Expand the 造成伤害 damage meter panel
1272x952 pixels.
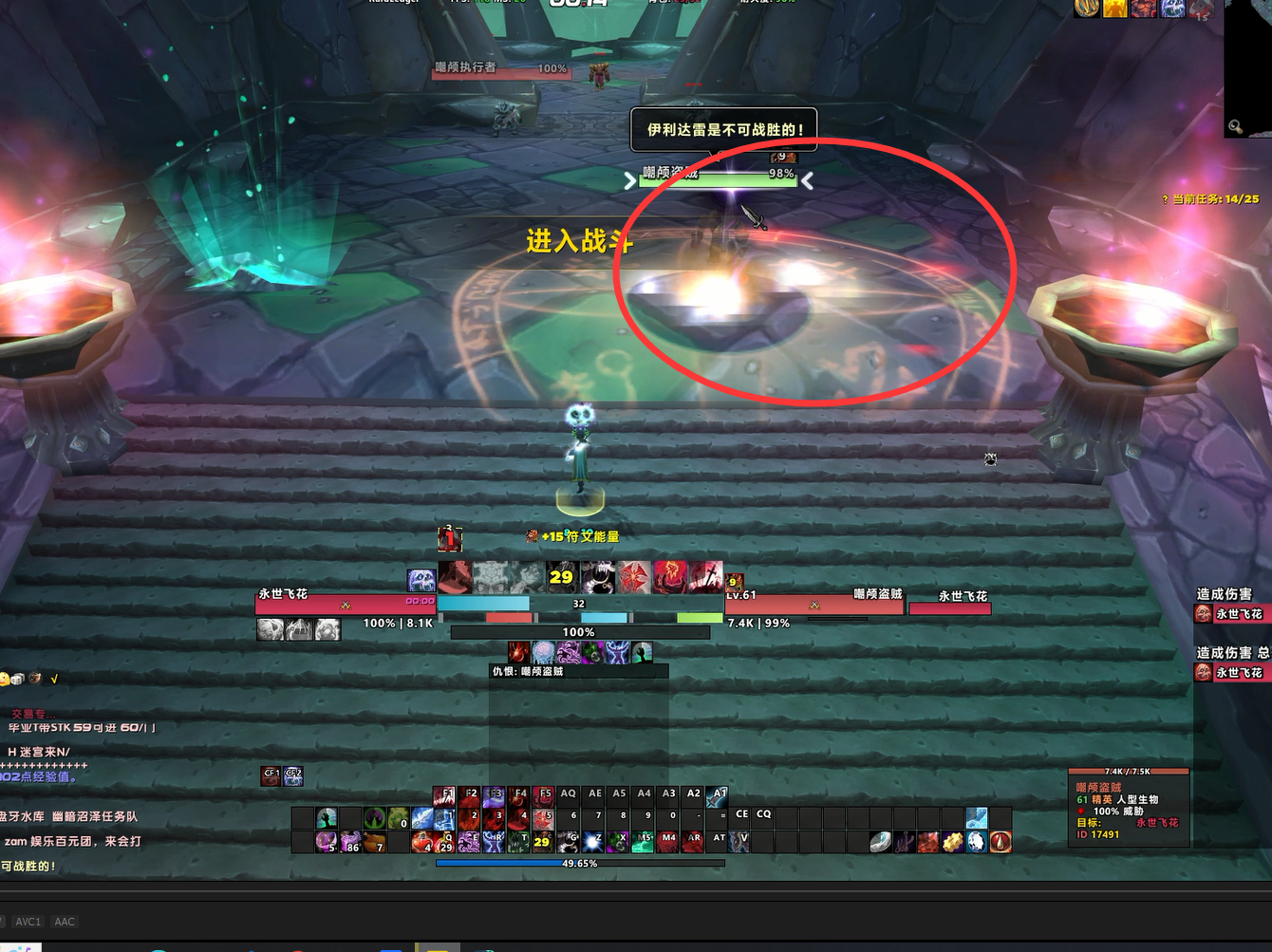point(1224,593)
